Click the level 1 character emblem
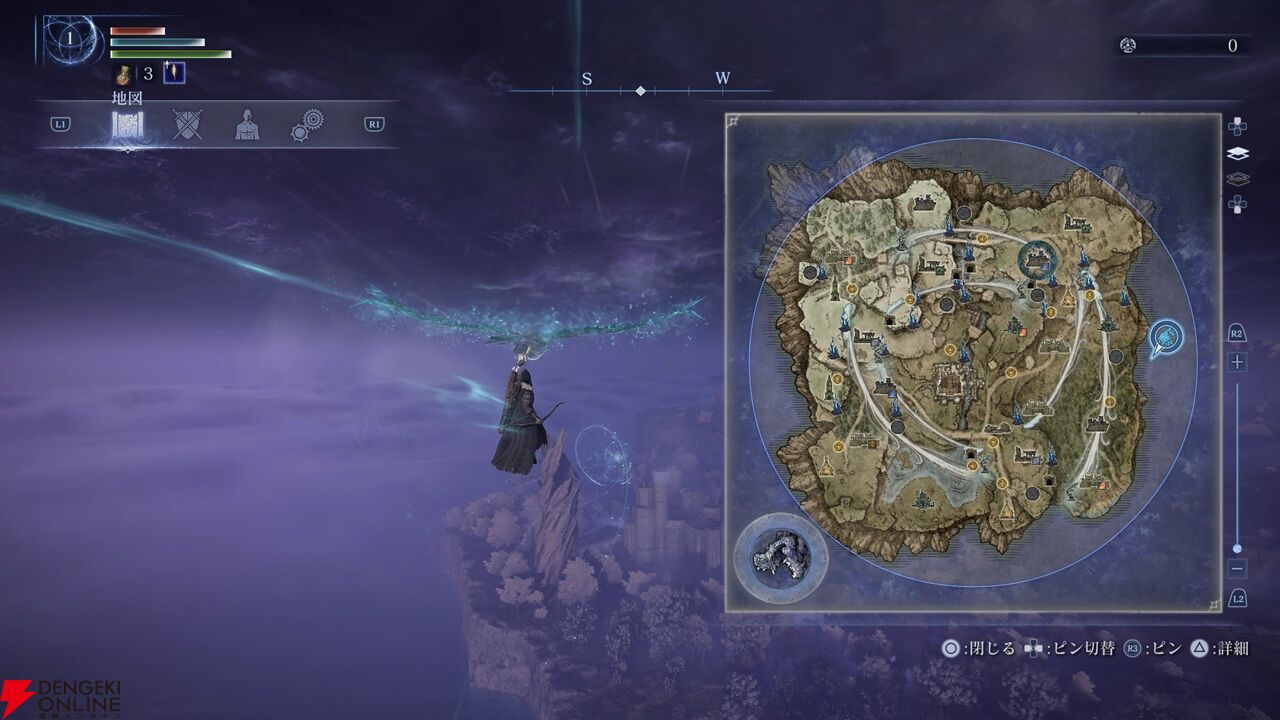 [70, 40]
